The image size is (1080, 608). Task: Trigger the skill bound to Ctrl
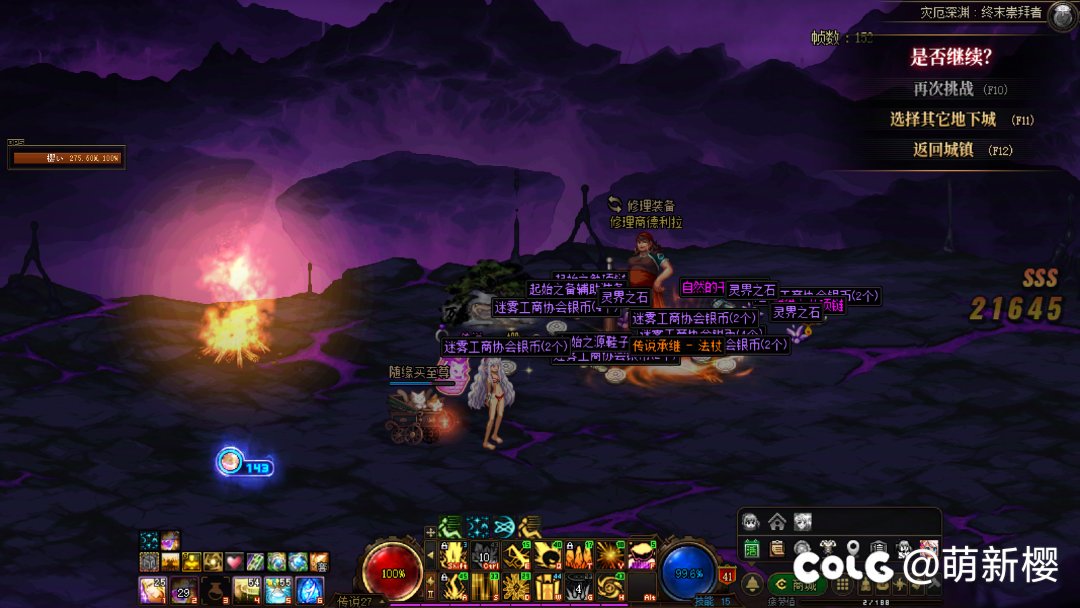[x=484, y=555]
